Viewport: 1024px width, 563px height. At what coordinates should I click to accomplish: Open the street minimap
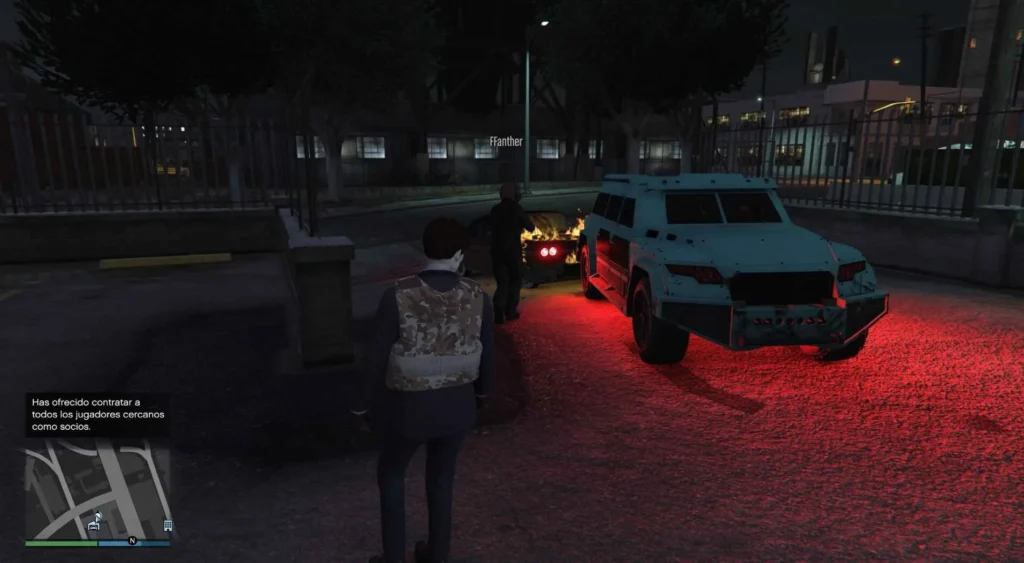pyautogui.click(x=97, y=488)
